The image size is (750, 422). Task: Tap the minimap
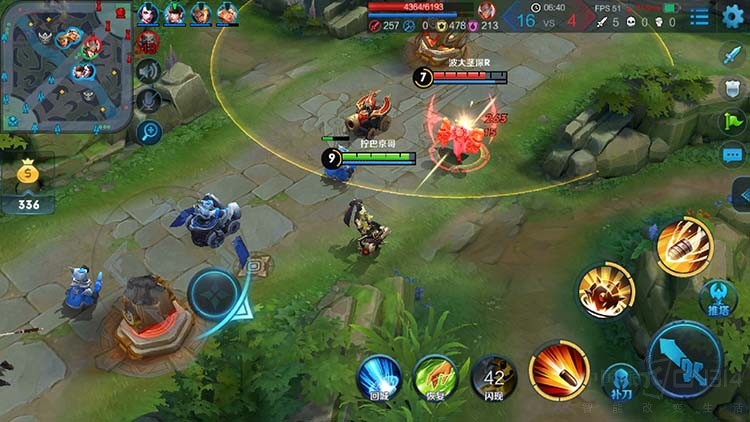click(66, 66)
